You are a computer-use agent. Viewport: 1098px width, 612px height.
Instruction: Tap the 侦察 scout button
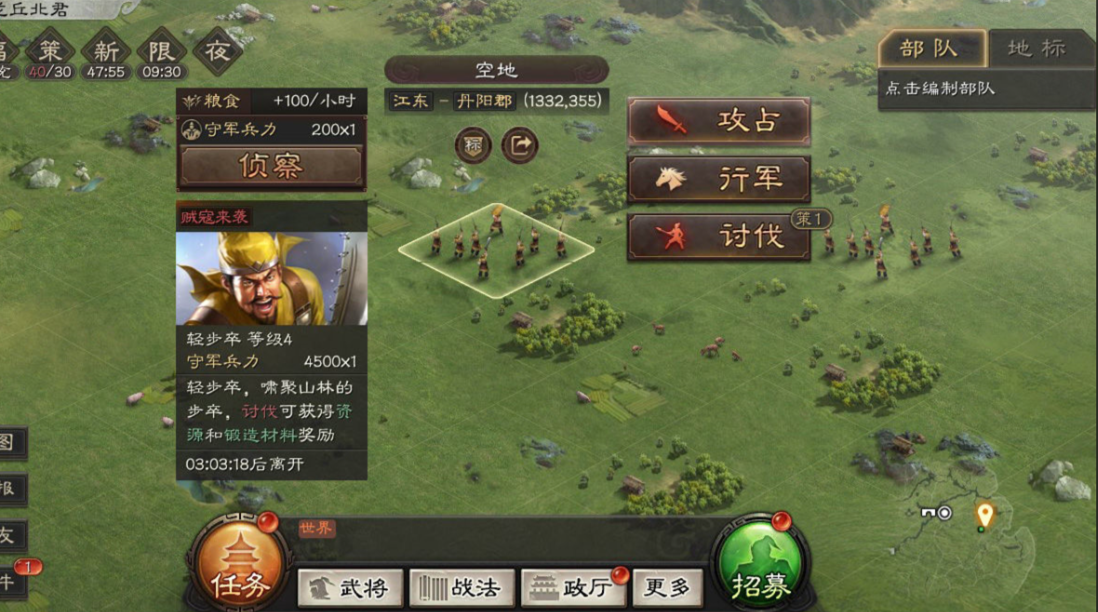[x=270, y=166]
